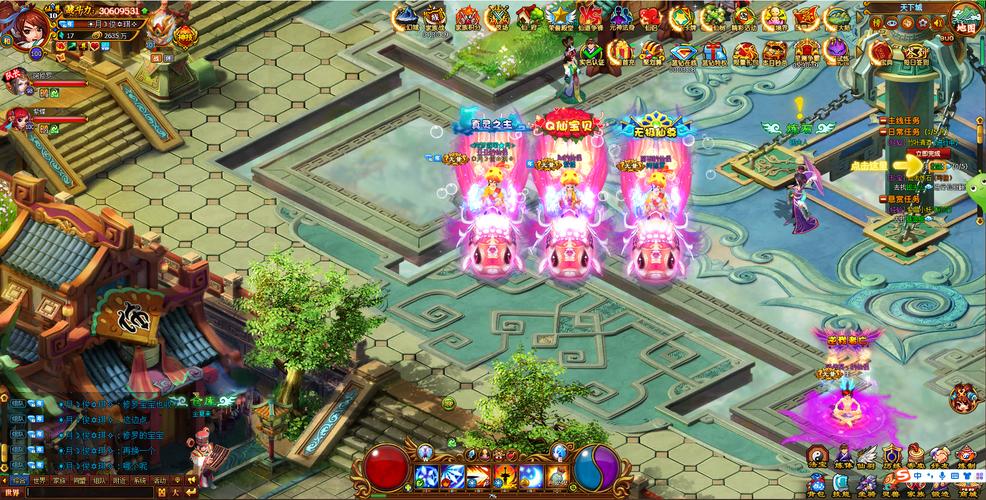This screenshot has width=986, height=500.
Task: Switch chat to the 世界 tab
Action: coord(38,480)
